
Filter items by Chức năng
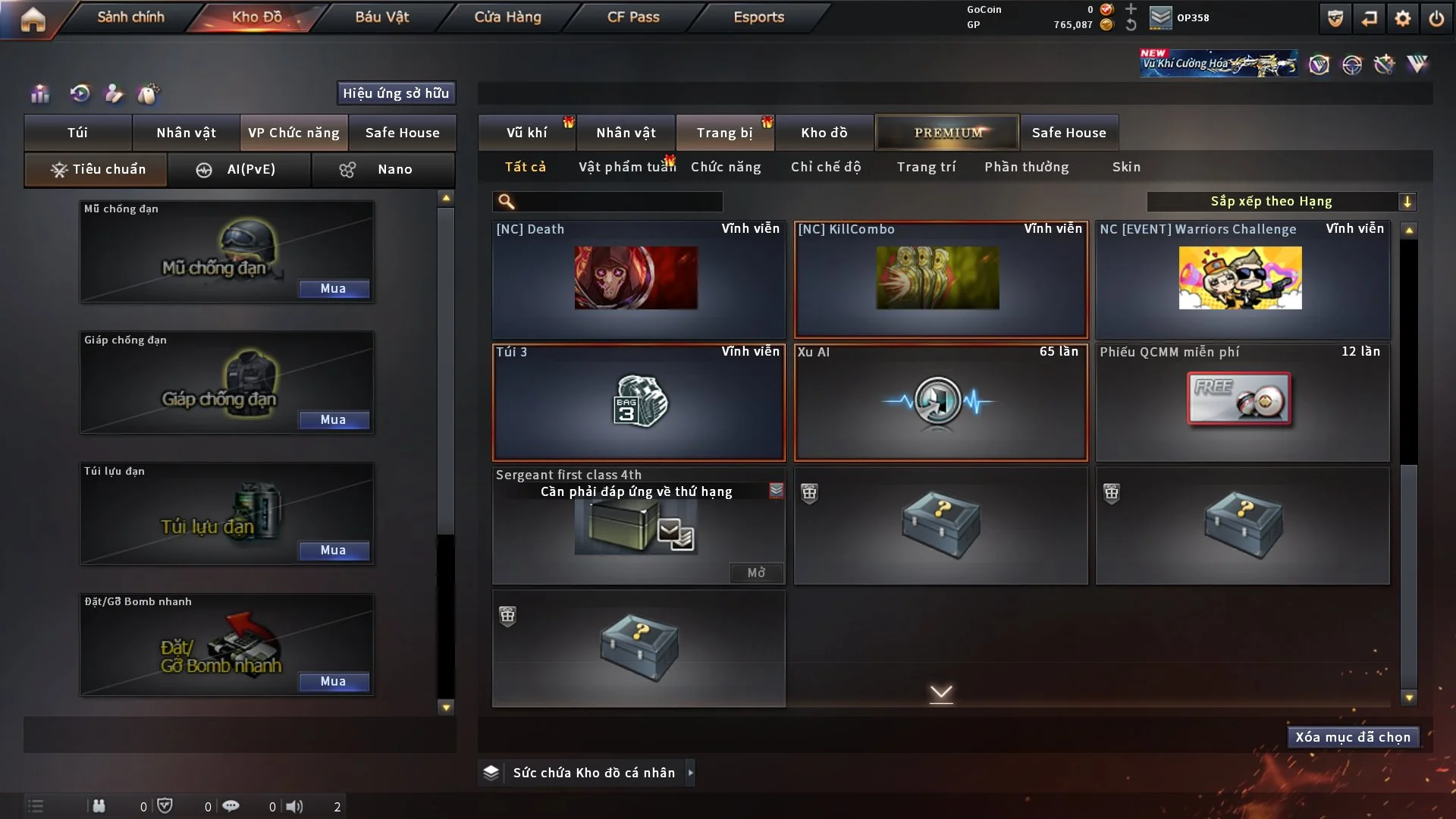(x=726, y=167)
